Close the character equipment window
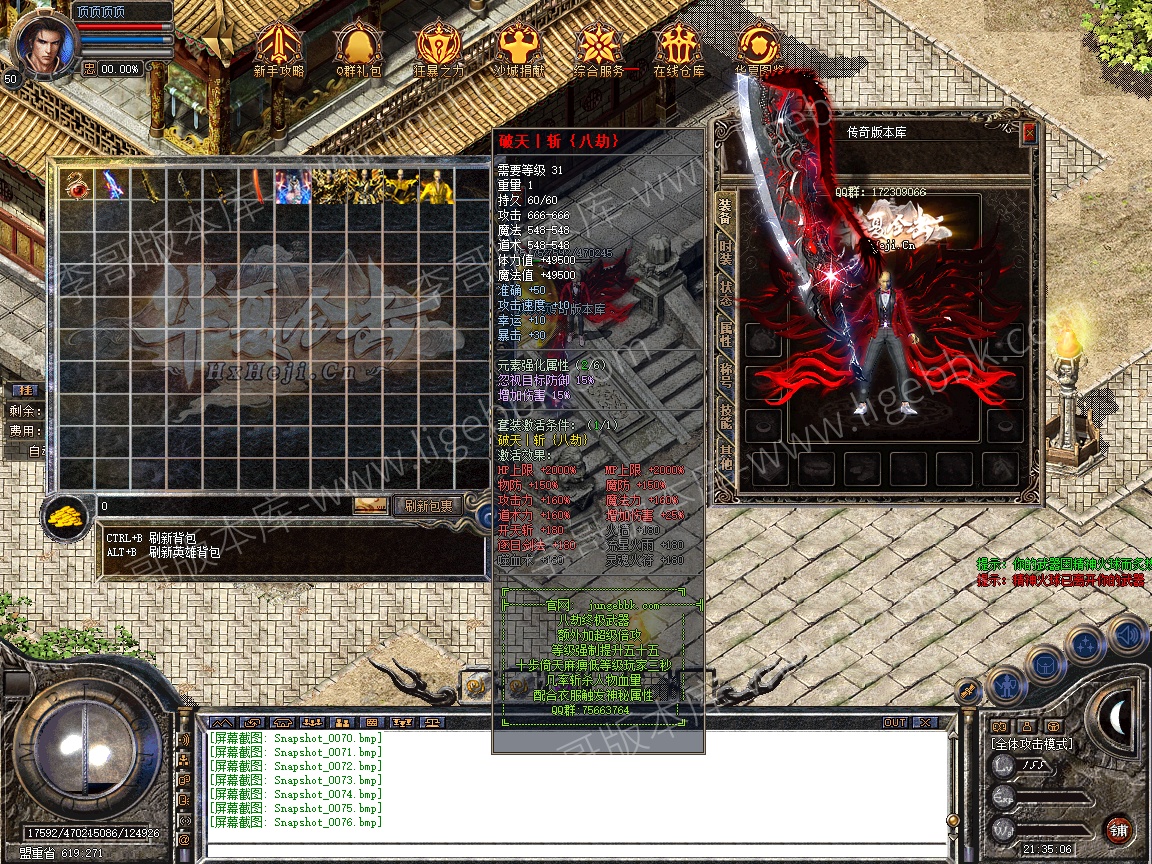 click(1029, 132)
